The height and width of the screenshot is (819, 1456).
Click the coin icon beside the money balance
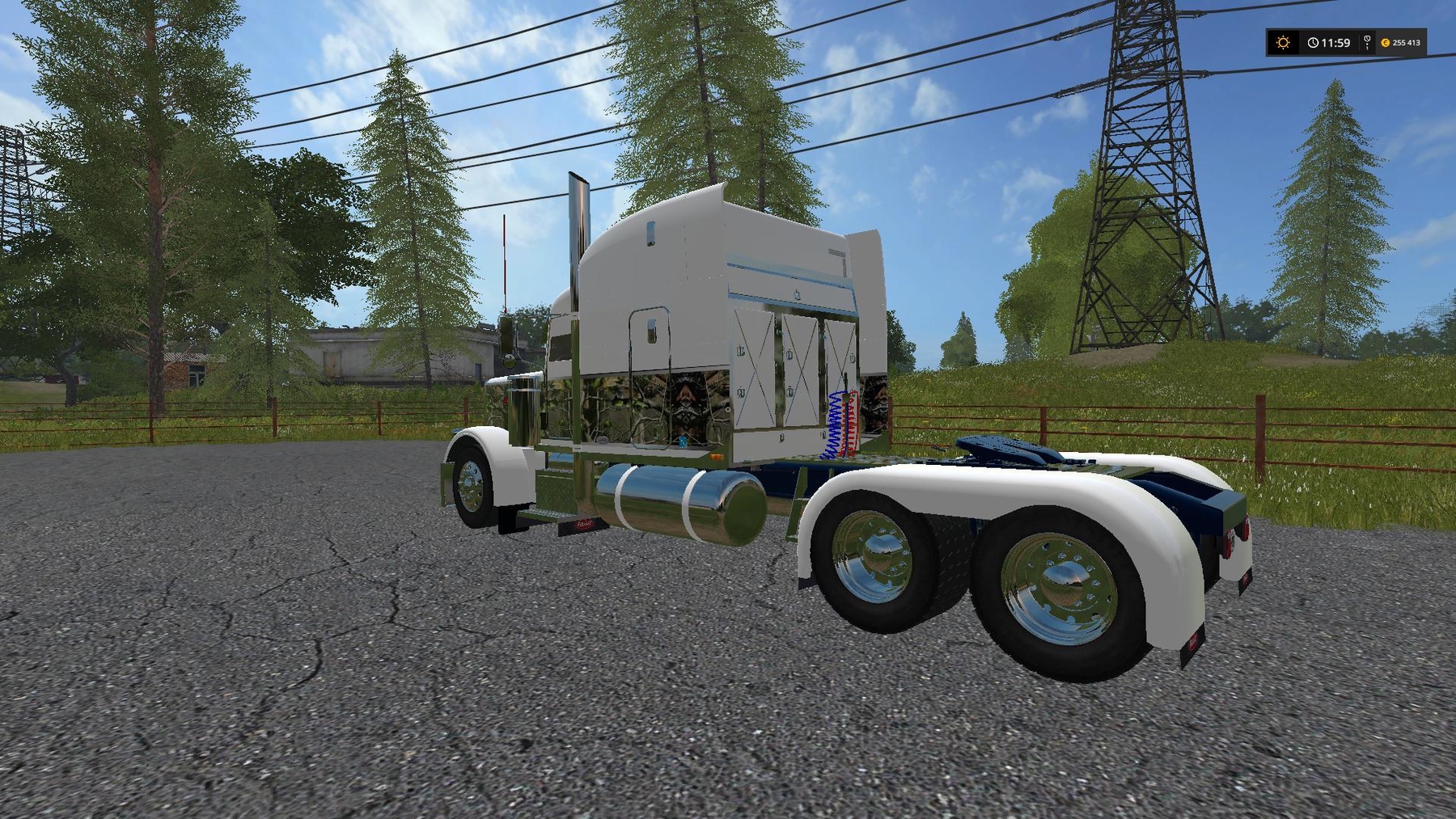tap(1386, 43)
